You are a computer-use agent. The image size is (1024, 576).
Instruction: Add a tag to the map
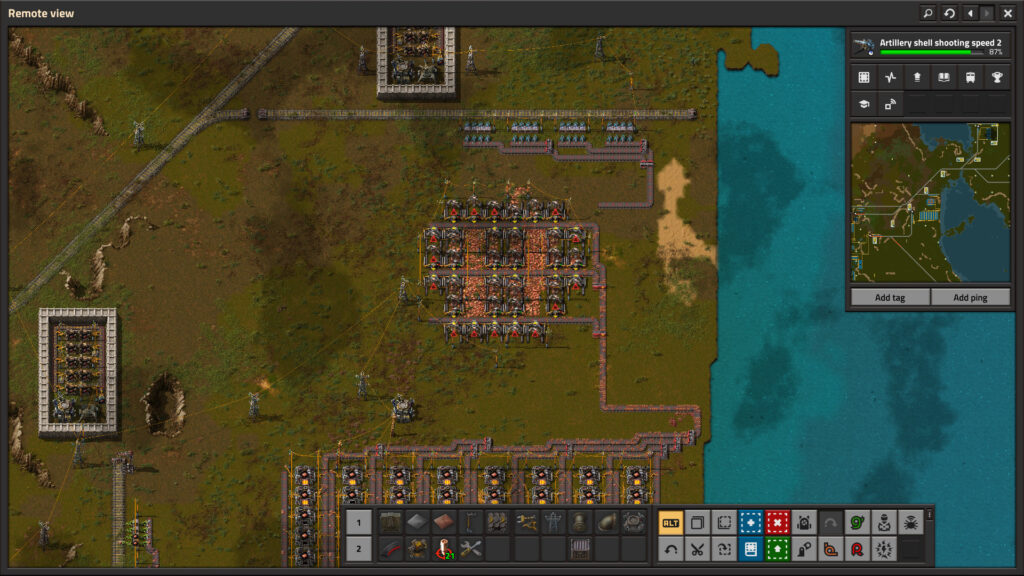coord(889,298)
